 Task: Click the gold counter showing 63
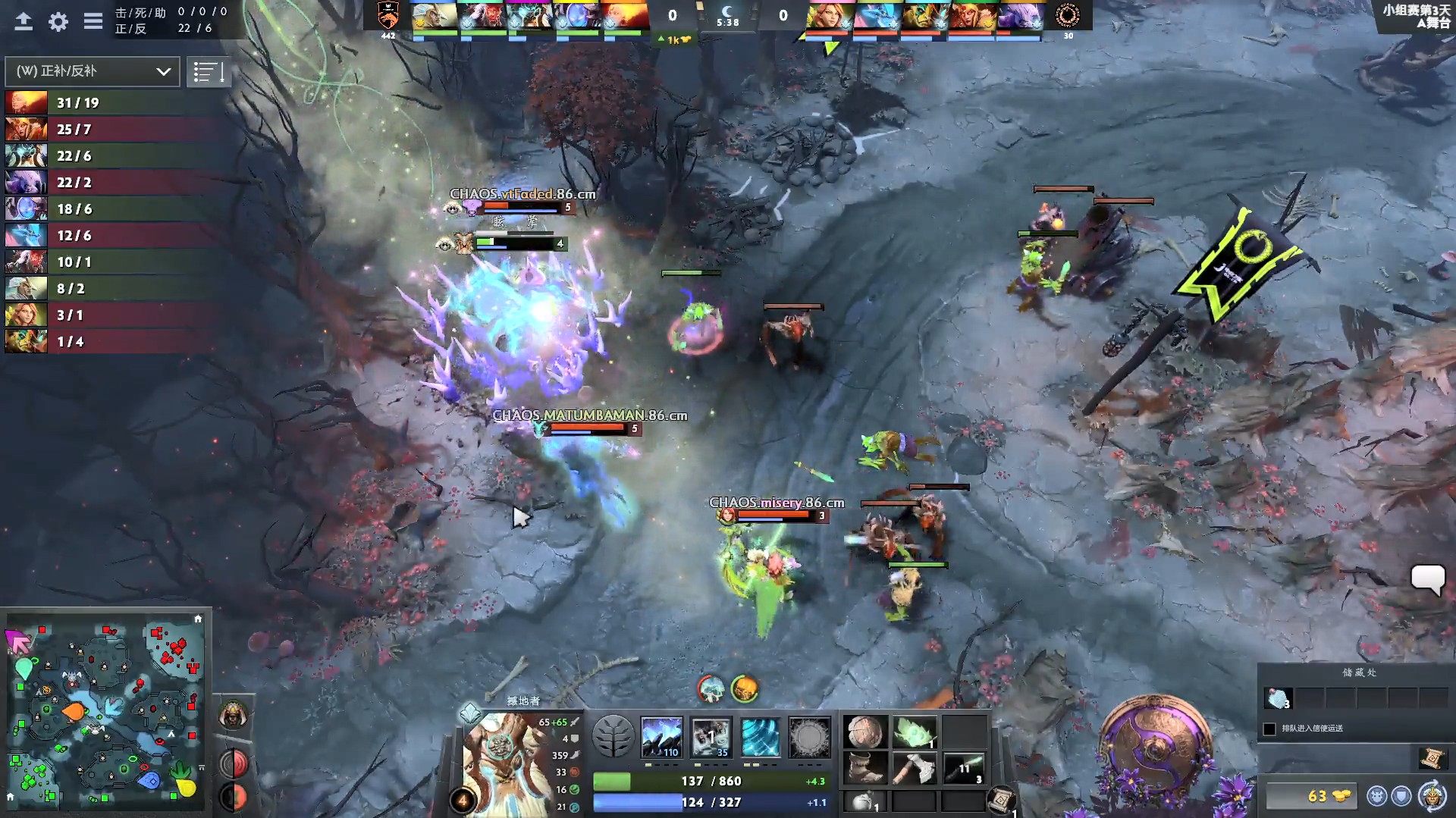click(1317, 797)
